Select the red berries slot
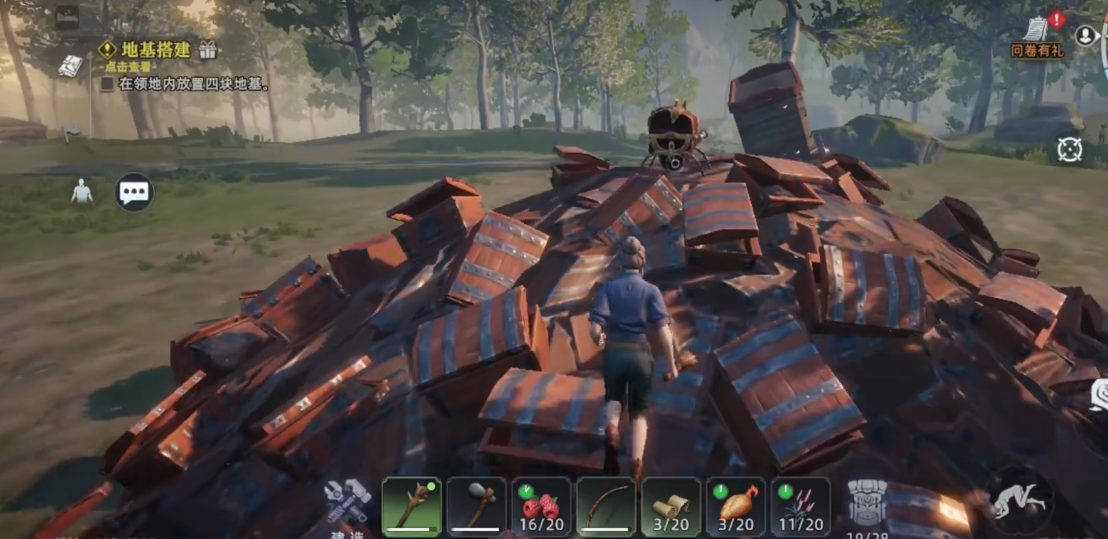This screenshot has height=539, width=1108. (541, 506)
